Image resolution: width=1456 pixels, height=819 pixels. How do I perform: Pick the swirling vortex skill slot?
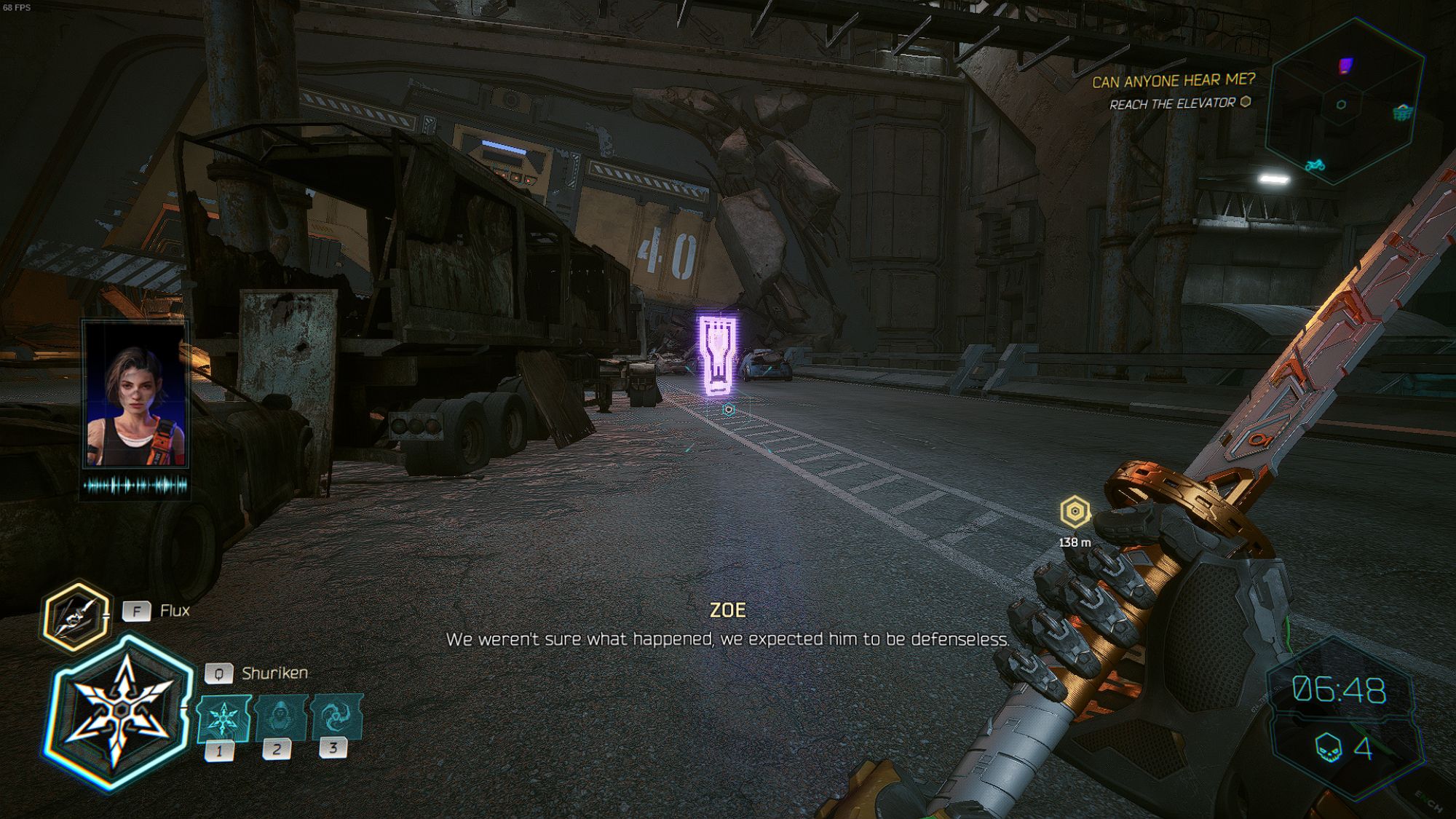(x=336, y=716)
